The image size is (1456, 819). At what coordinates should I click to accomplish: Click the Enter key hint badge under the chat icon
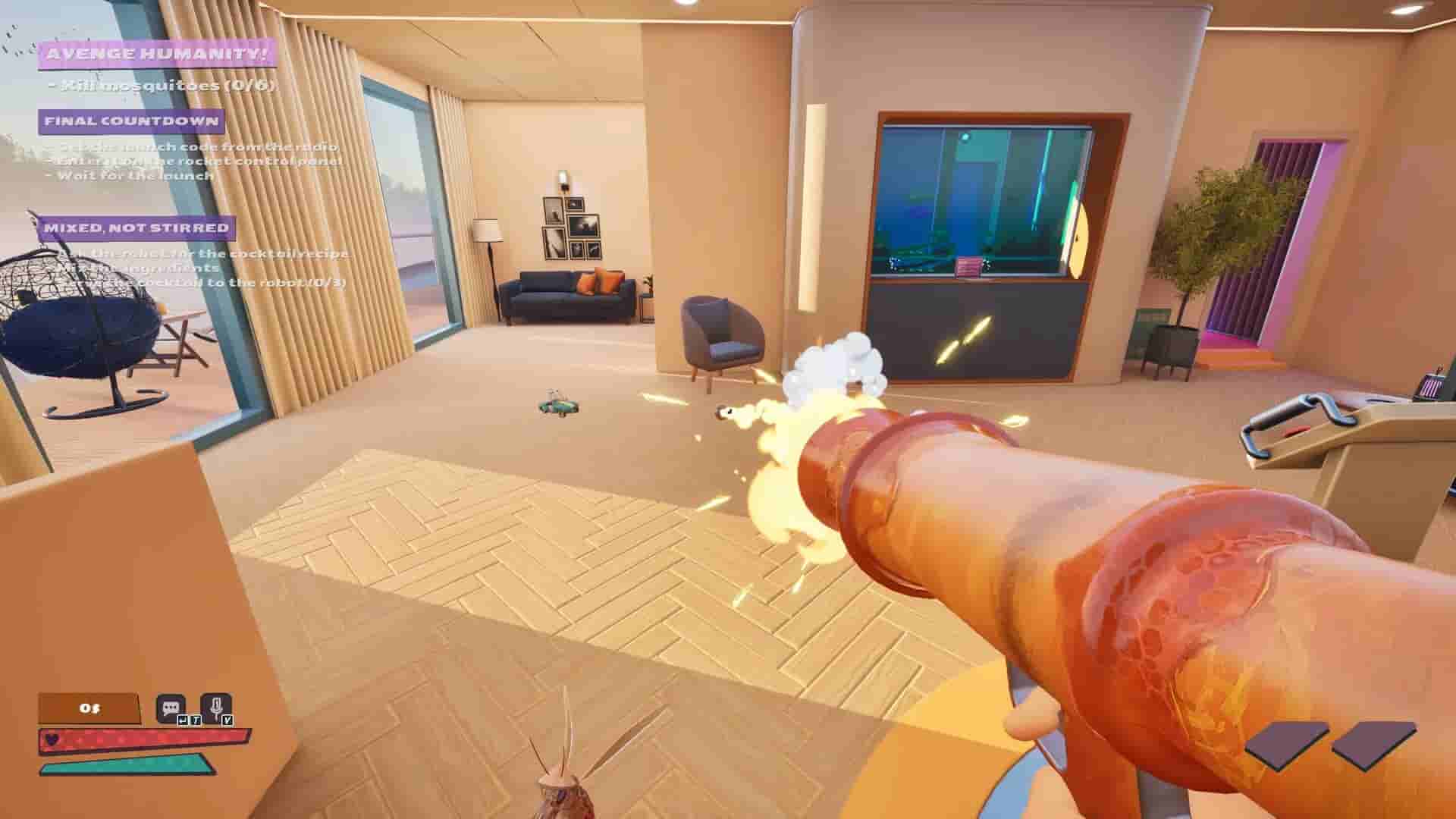pos(184,720)
